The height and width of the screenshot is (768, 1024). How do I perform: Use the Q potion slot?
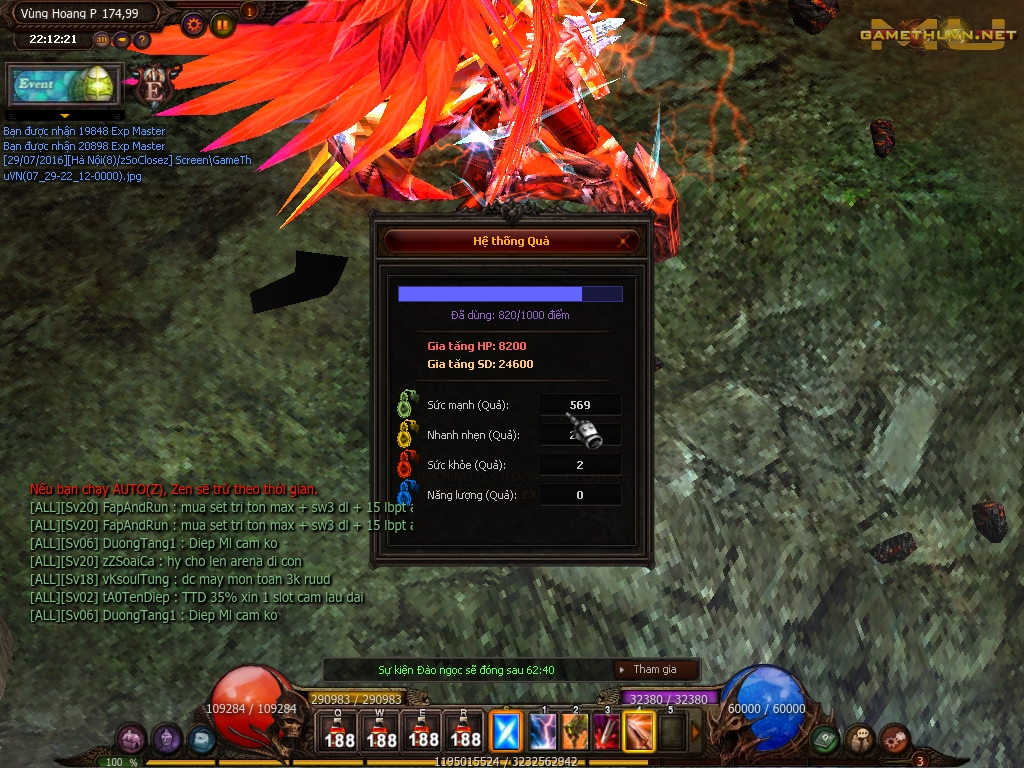[x=339, y=732]
